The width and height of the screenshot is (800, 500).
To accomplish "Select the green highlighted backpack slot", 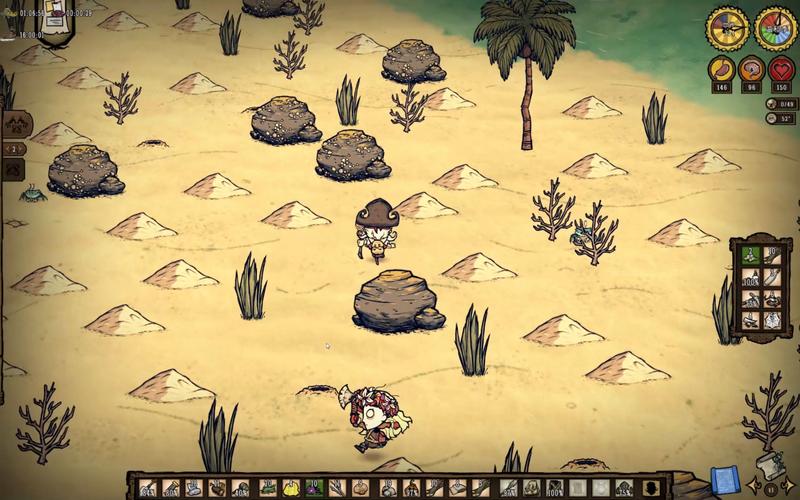I will tap(749, 253).
